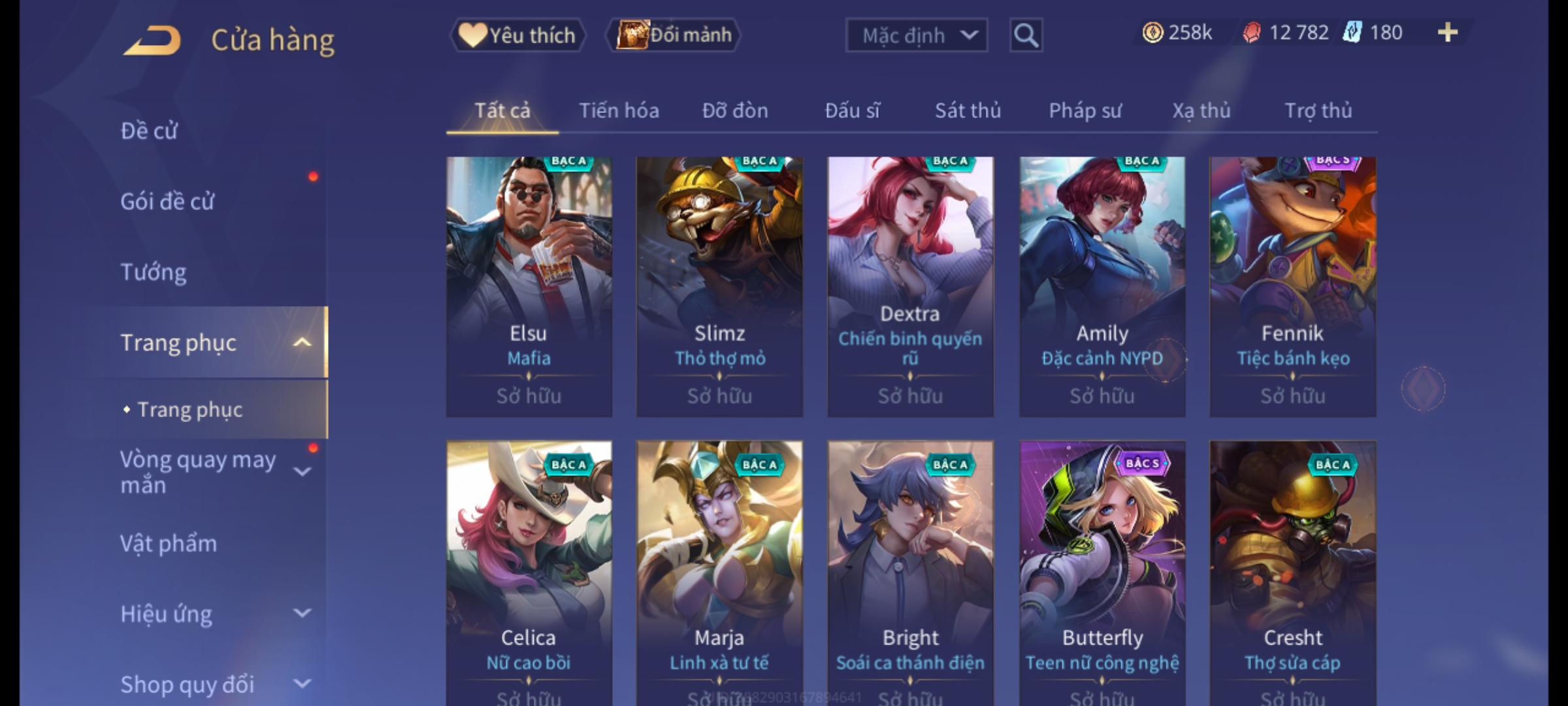Select the Fennik Tiệc bánh kẹo skin card
This screenshot has height=706, width=1568.
tap(1292, 286)
